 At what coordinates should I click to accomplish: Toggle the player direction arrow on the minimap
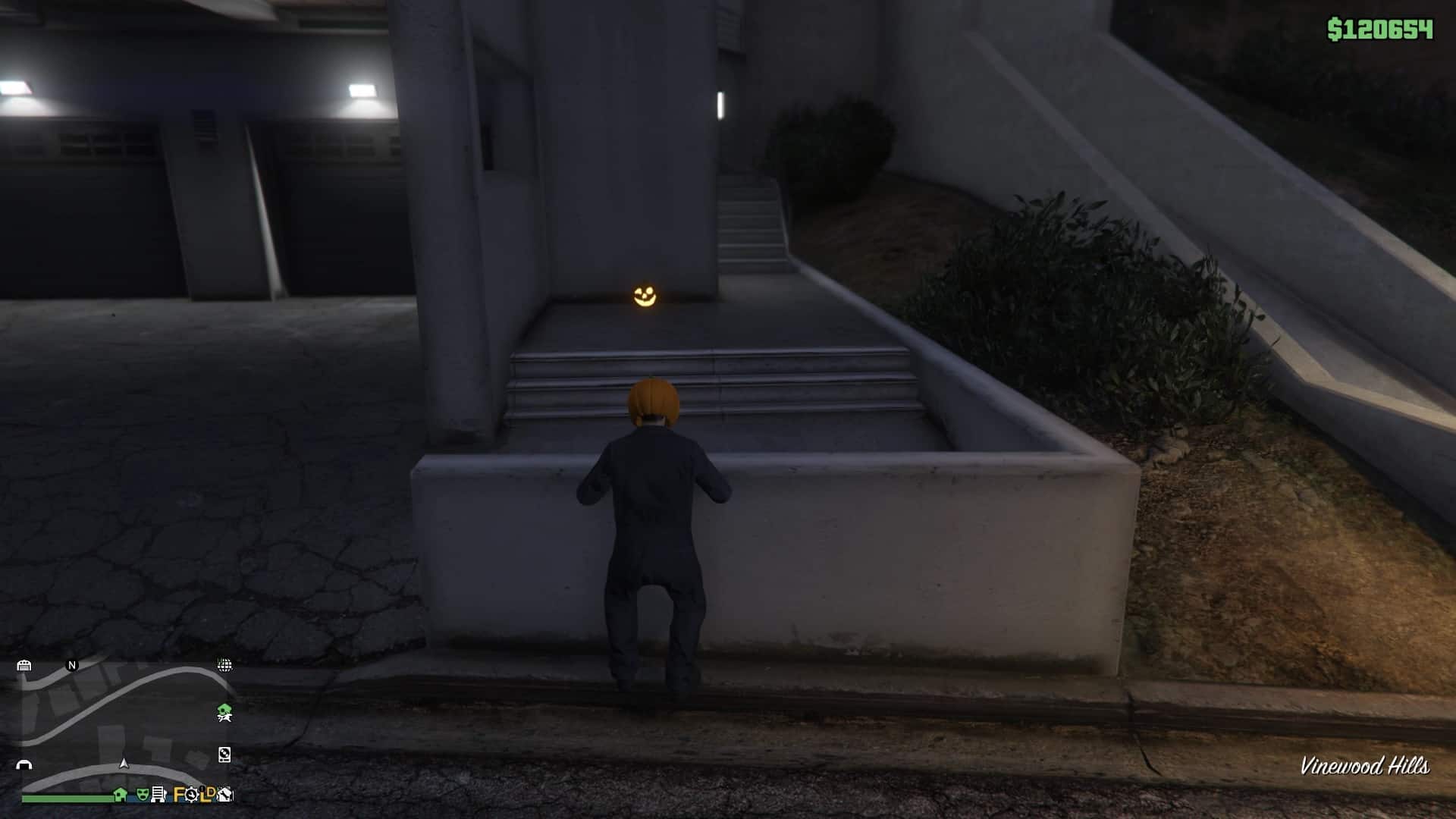(x=124, y=764)
